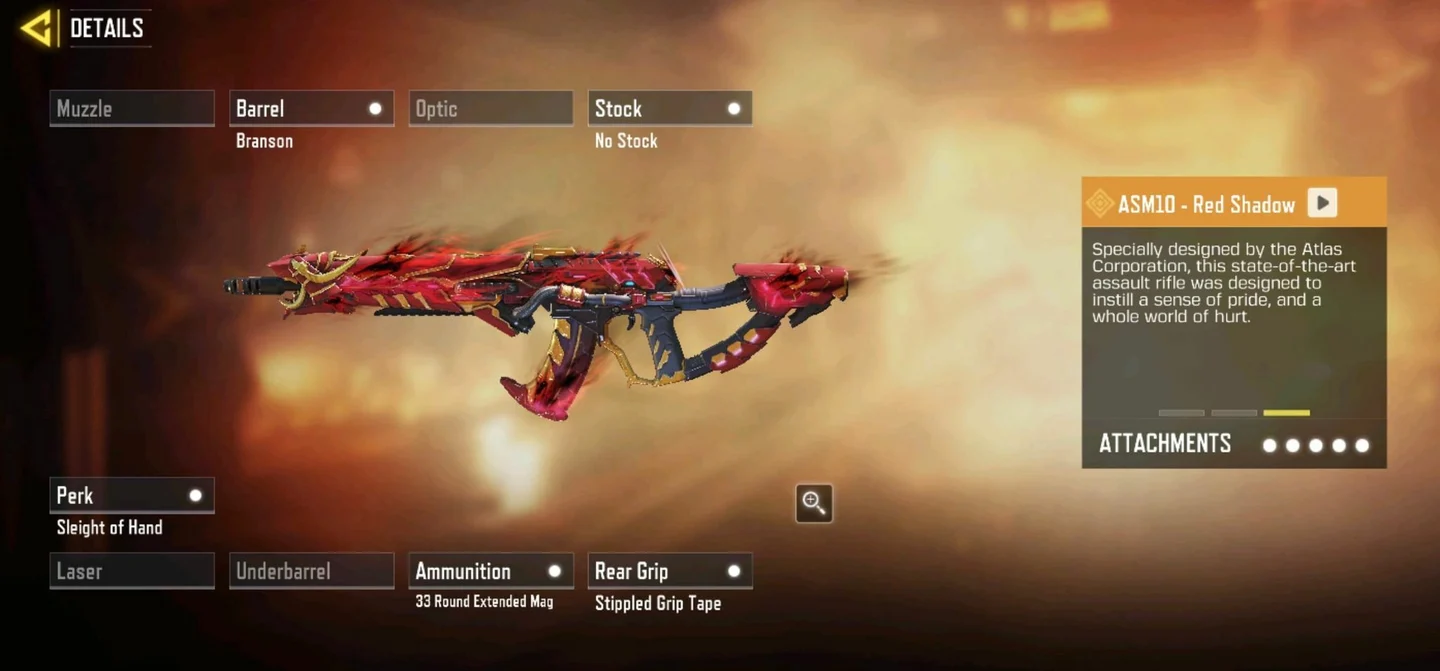Open the Rear Grip slot
Screen dimensions: 1440x671
tap(670, 571)
